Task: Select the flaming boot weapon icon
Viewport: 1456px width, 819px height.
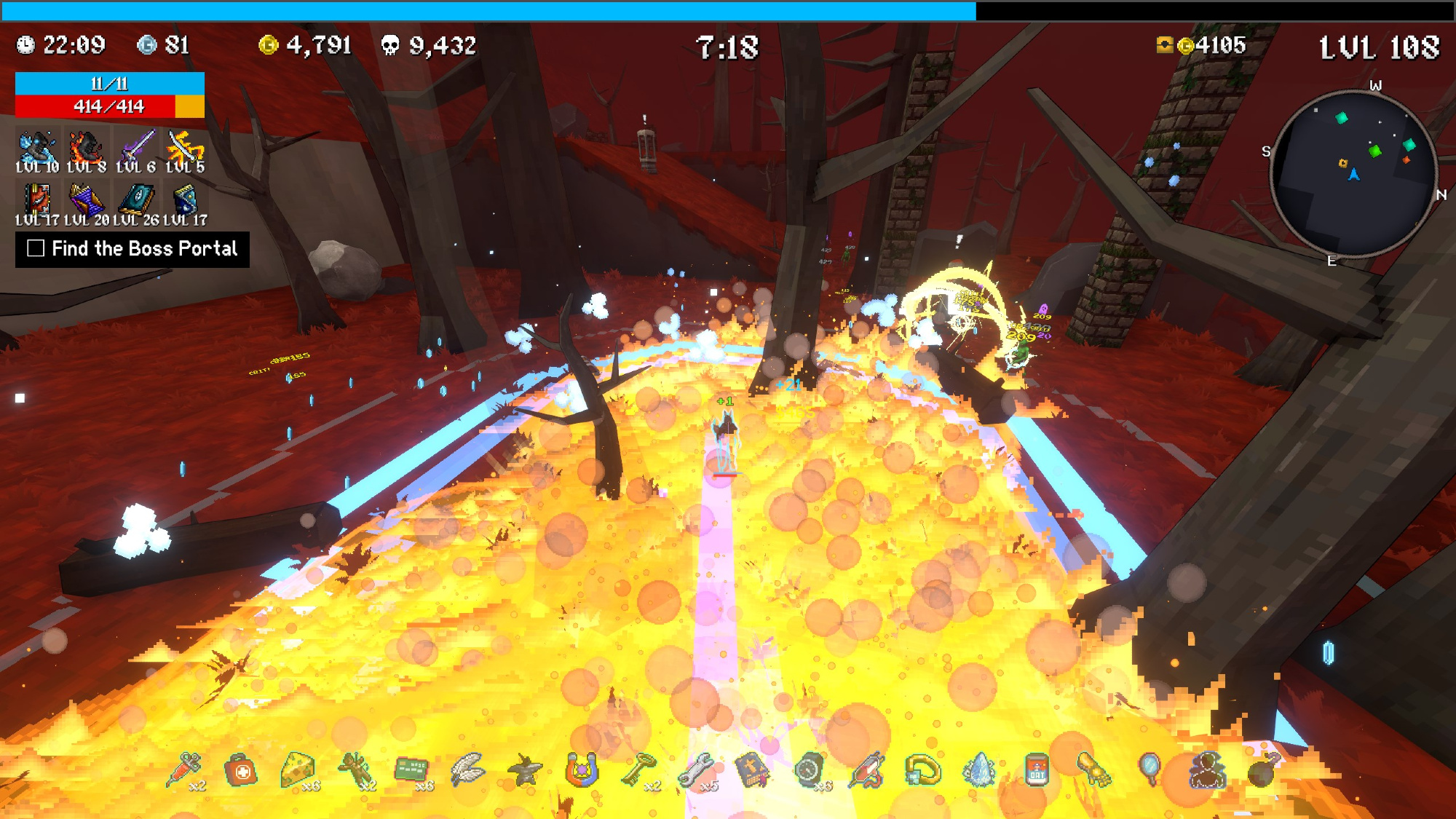Action: (x=87, y=148)
